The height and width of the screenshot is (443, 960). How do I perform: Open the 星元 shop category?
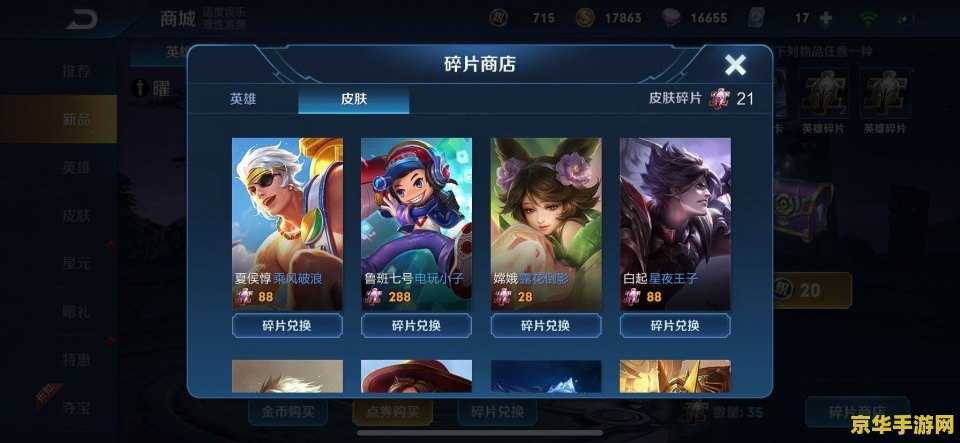click(77, 263)
